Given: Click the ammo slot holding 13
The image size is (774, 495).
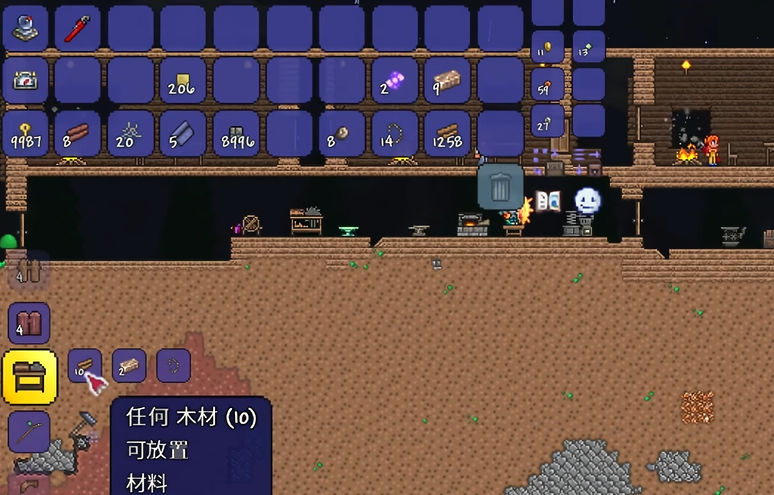Looking at the screenshot, I should coord(588,46).
